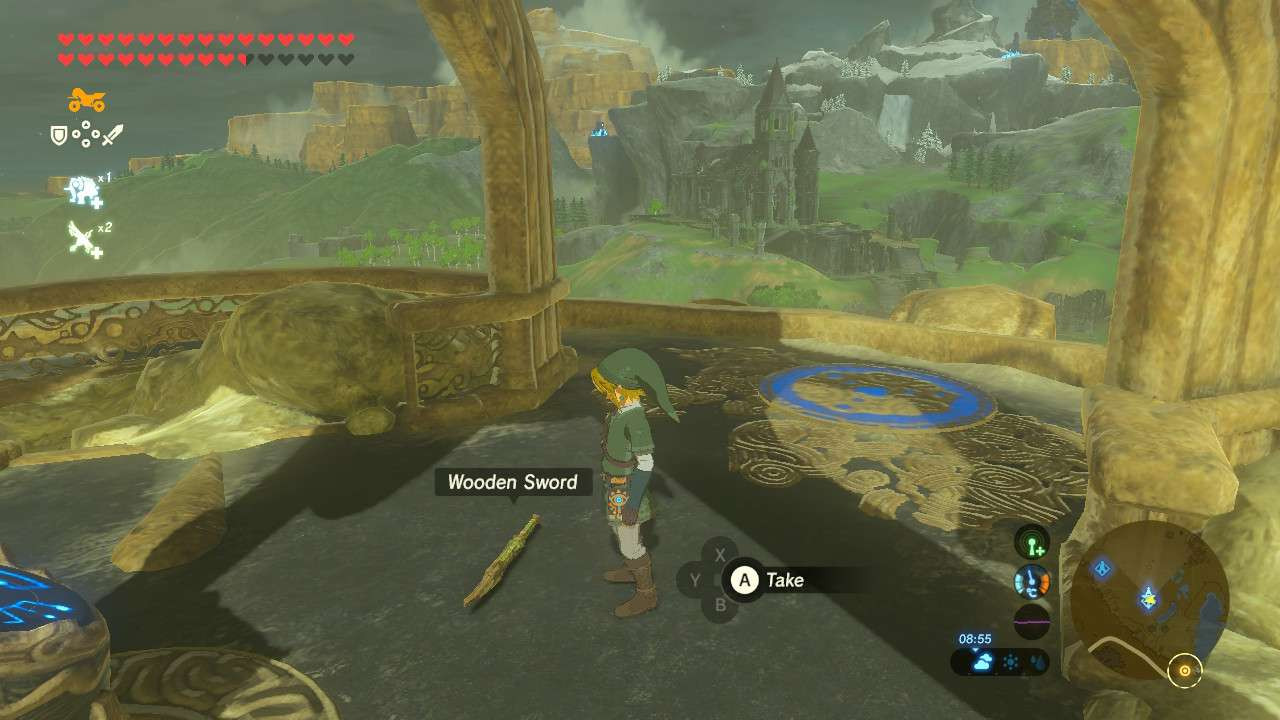Viewport: 1280px width, 720px height.
Task: Select the Master Cycle Zero icon
Action: tap(85, 100)
